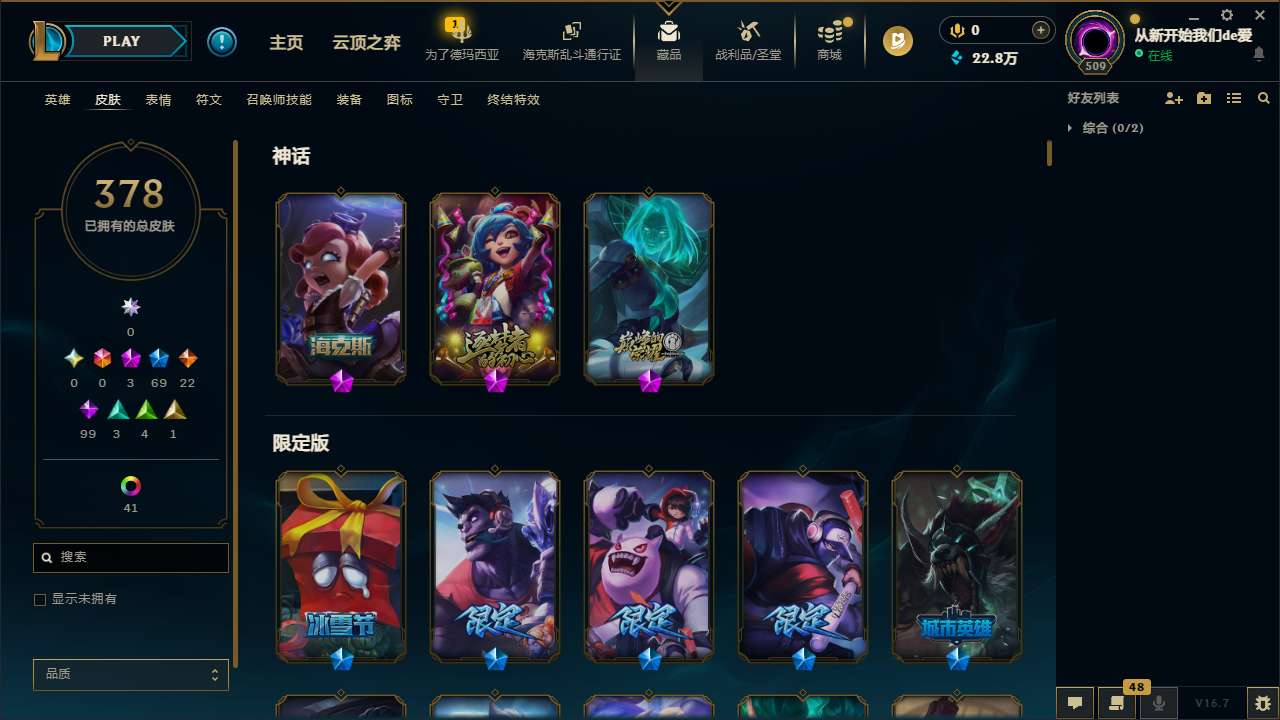This screenshot has width=1280, height=720.
Task: Switch to the 云顶之弈 menu
Action: (x=365, y=42)
